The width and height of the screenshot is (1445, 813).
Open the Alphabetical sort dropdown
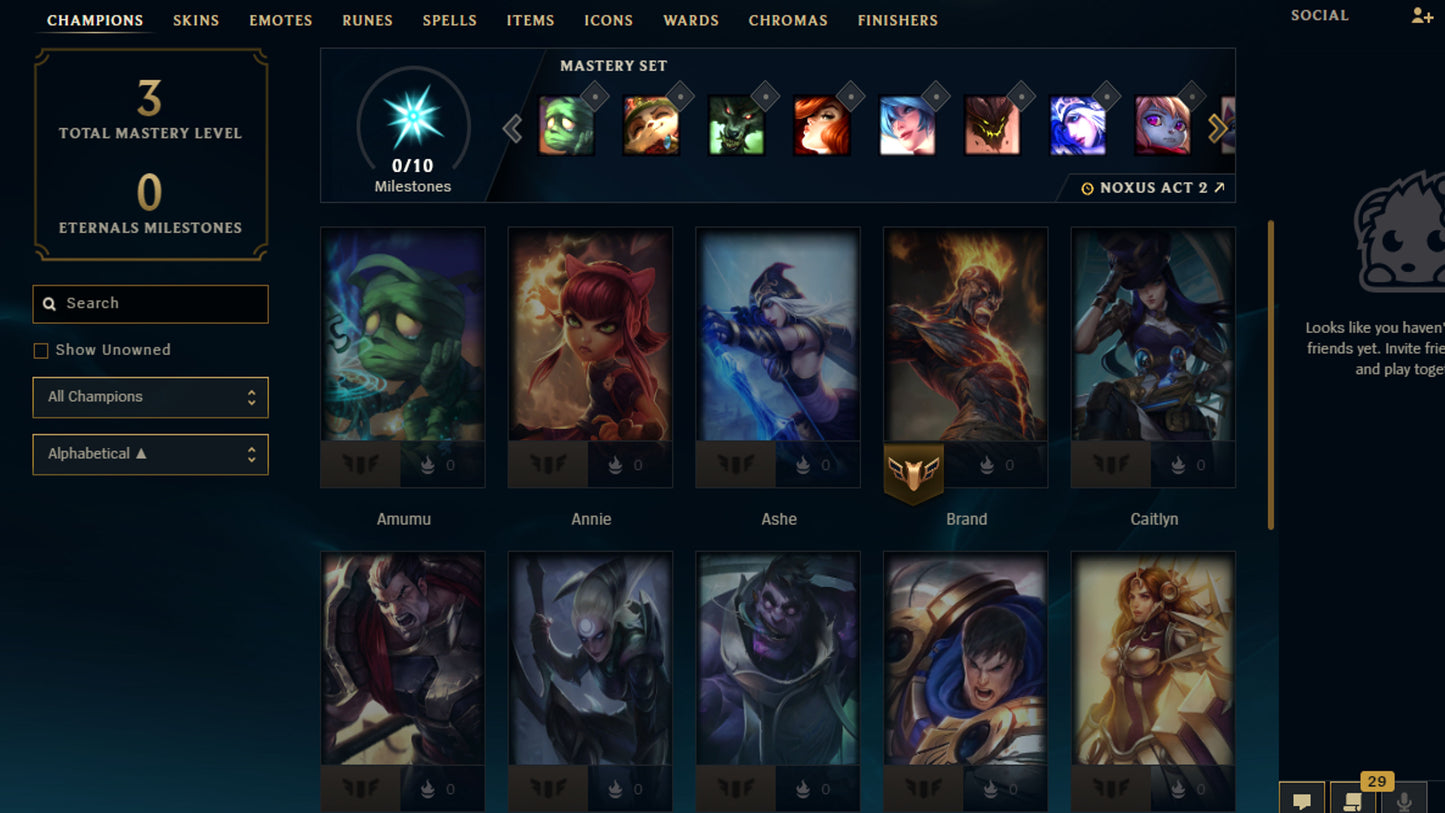click(150, 454)
